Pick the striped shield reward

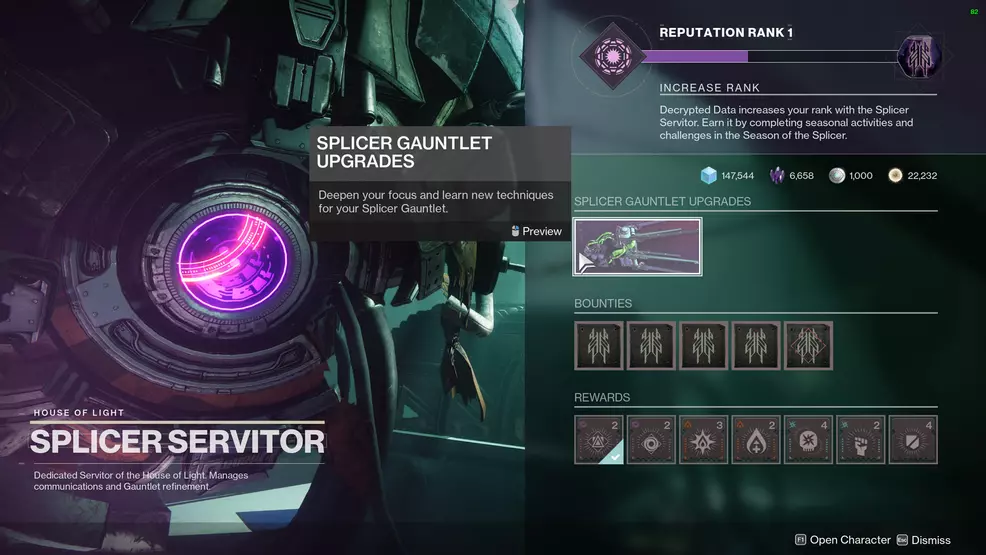pos(913,440)
